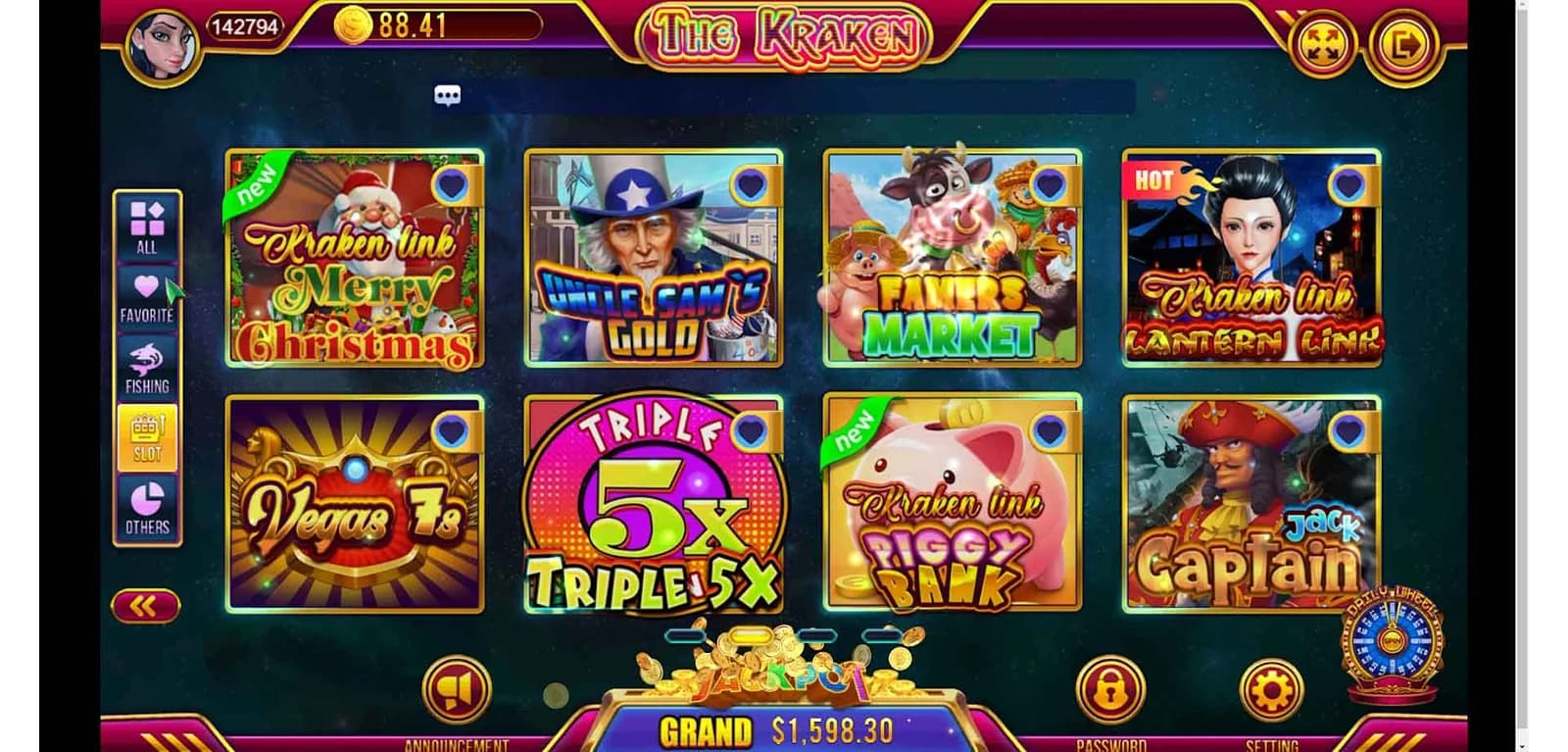The image size is (1568, 752).
Task: Enter fullscreen with the expand-arrows icon
Action: (x=1322, y=43)
